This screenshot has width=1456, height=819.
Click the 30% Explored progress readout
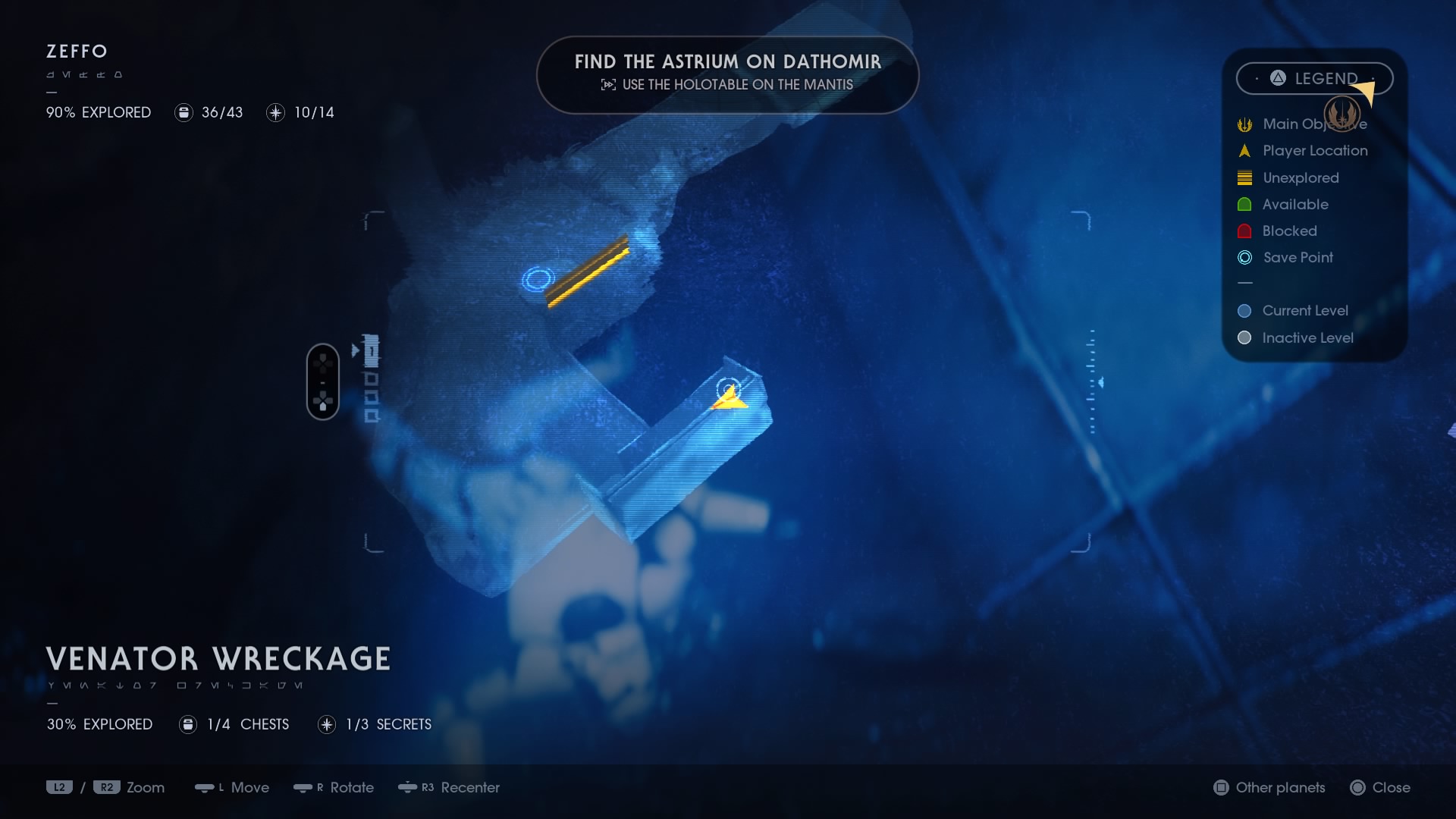point(99,724)
